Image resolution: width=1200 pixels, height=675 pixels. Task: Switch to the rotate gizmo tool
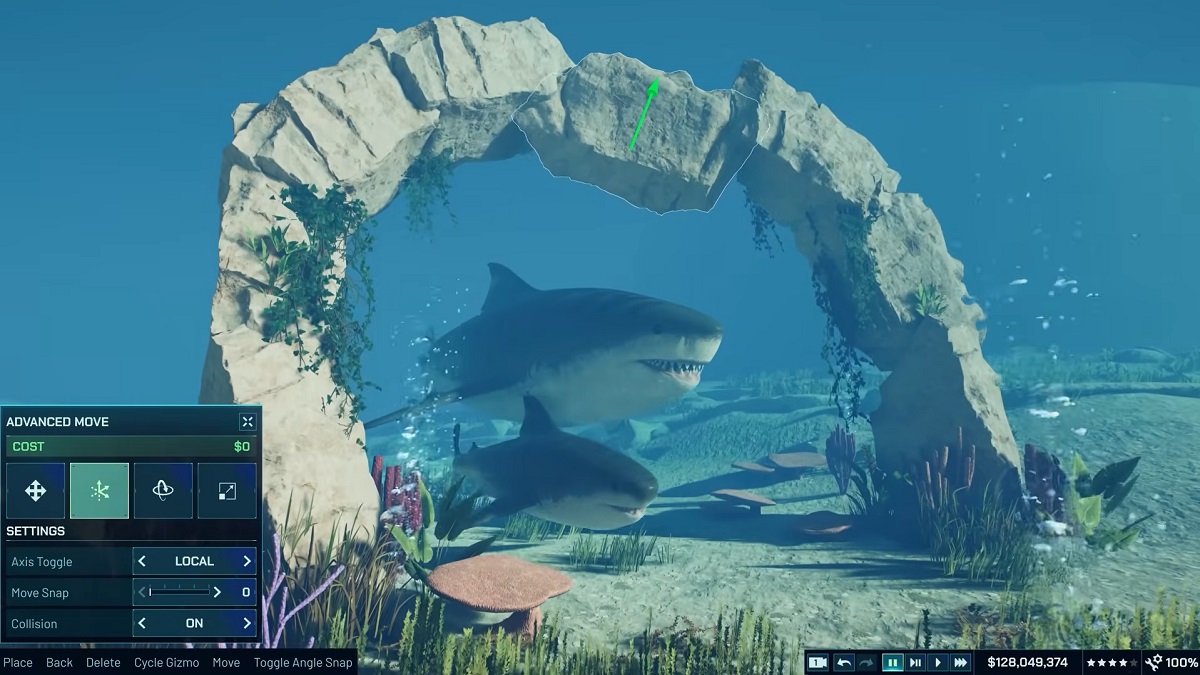point(163,490)
